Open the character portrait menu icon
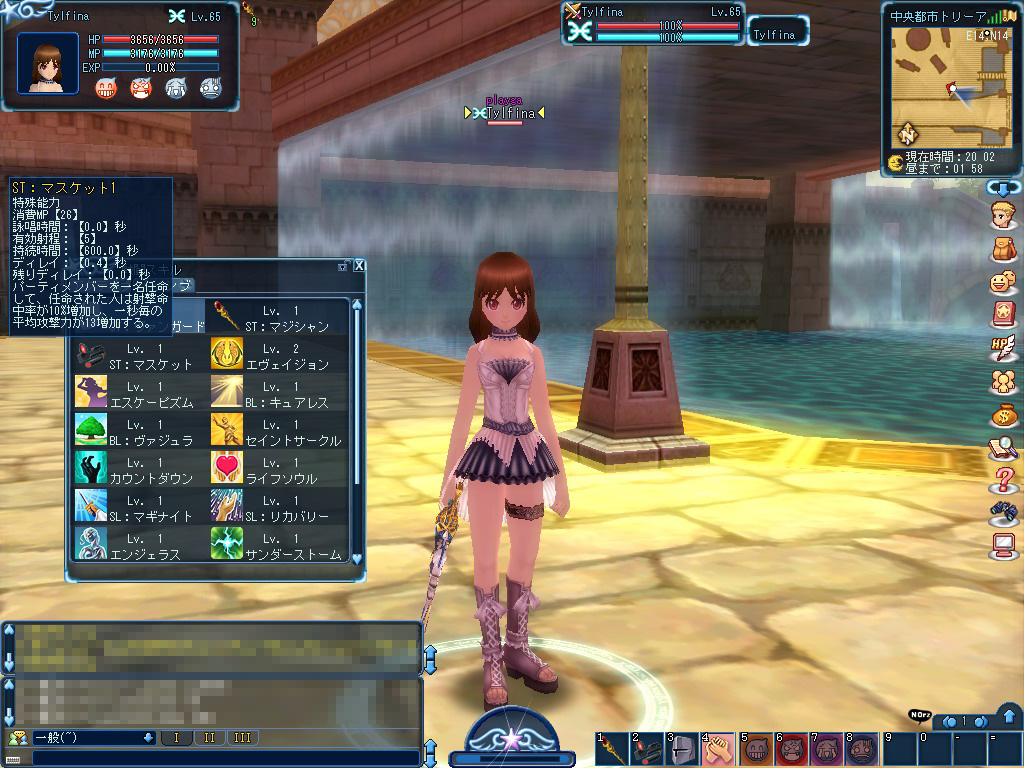This screenshot has width=1024, height=768. pos(1003,215)
